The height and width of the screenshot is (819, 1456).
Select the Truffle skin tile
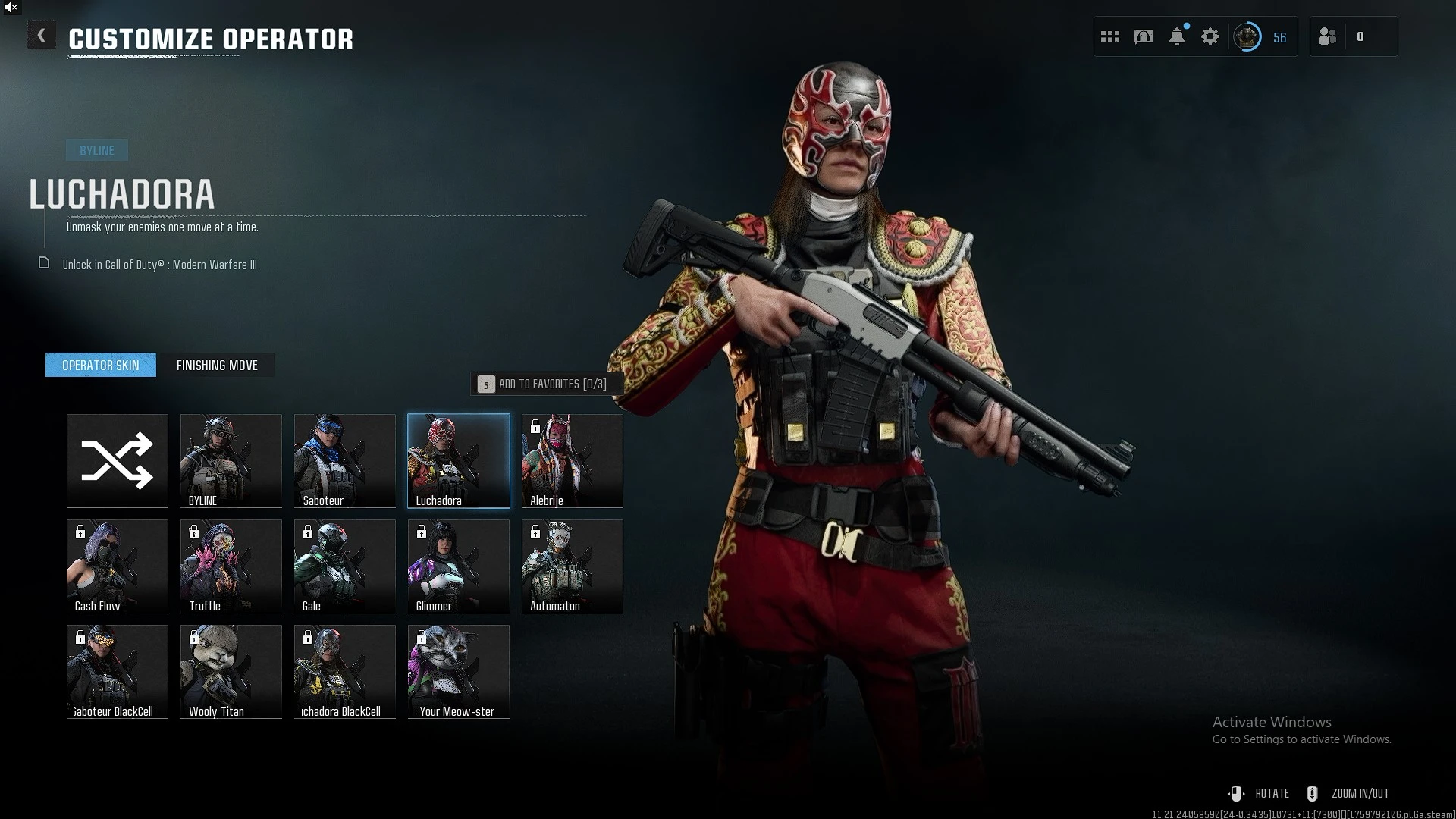(x=231, y=566)
